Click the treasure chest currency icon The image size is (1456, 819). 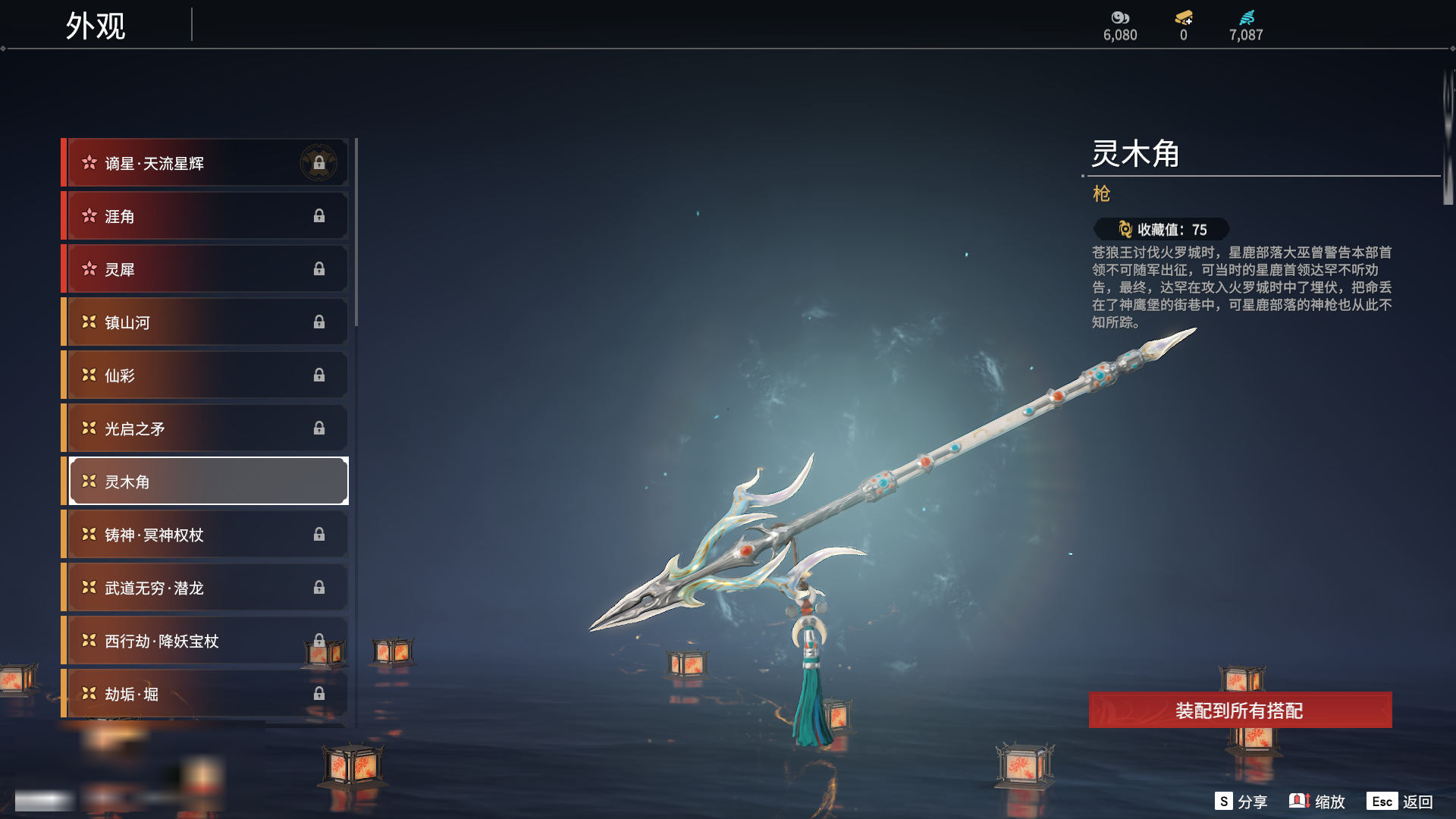pos(1184,17)
